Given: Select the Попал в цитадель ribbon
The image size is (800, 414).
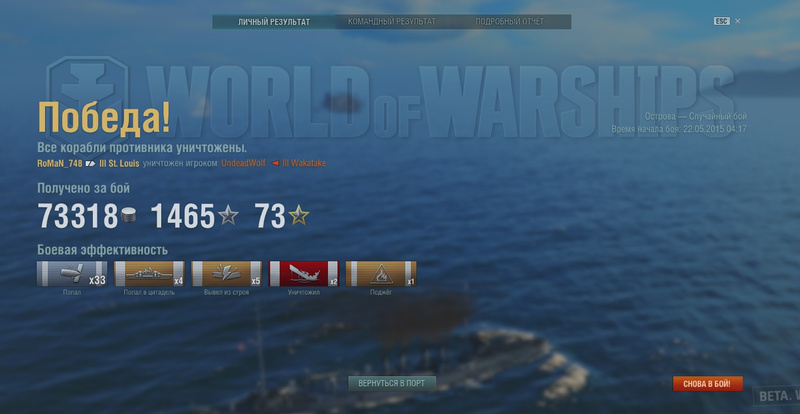Looking at the screenshot, I should tap(149, 274).
